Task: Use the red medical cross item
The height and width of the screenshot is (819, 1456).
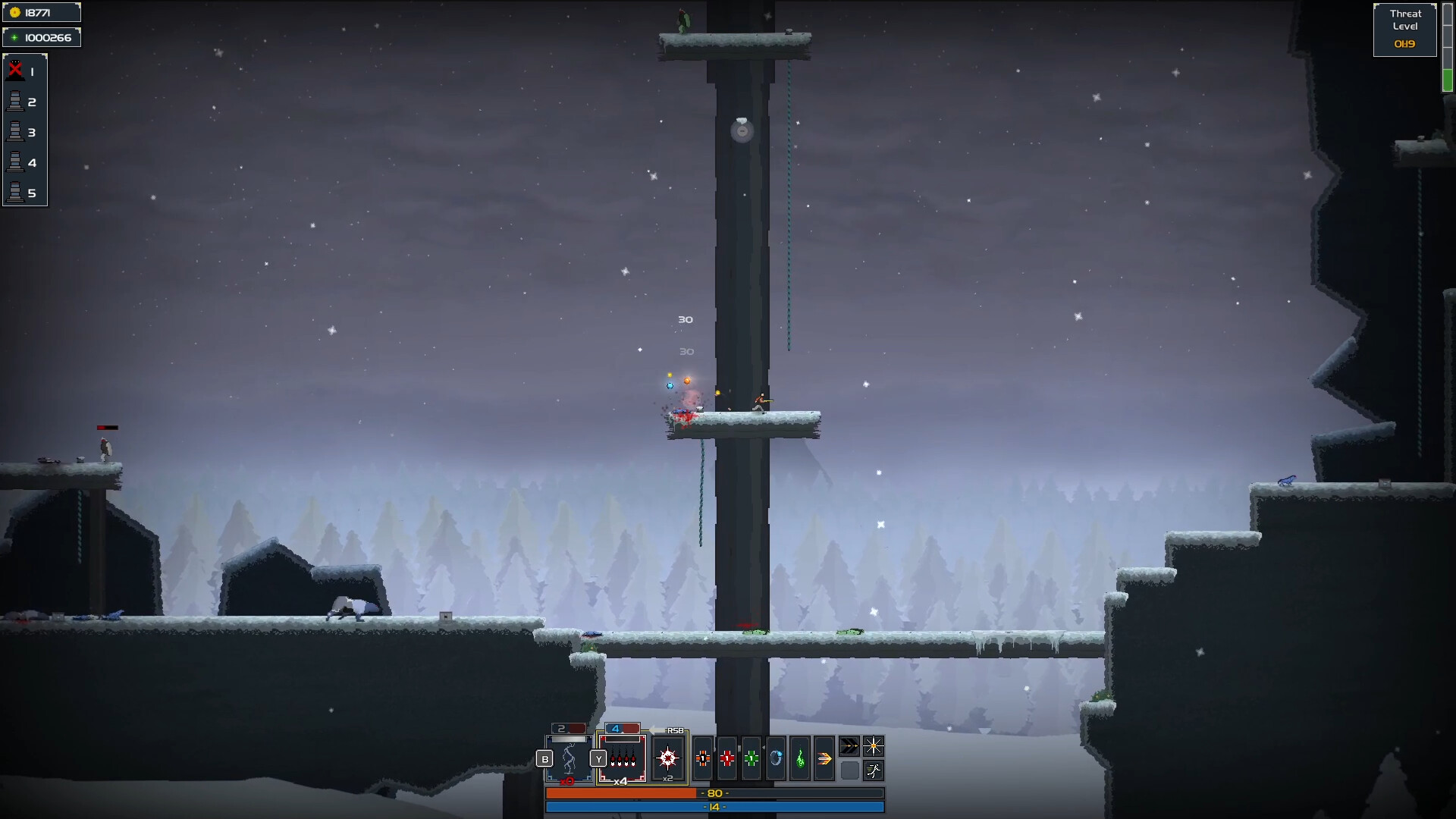Action: pyautogui.click(x=727, y=757)
